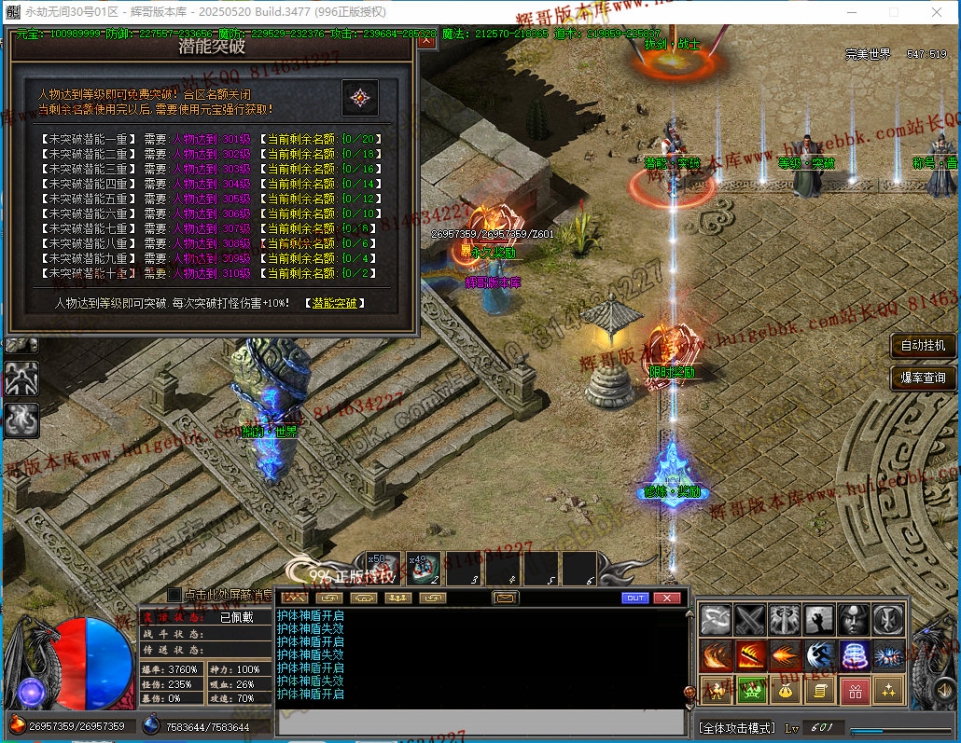Close the 潜能突破 panel
The image size is (961, 743).
pyautogui.click(x=427, y=43)
